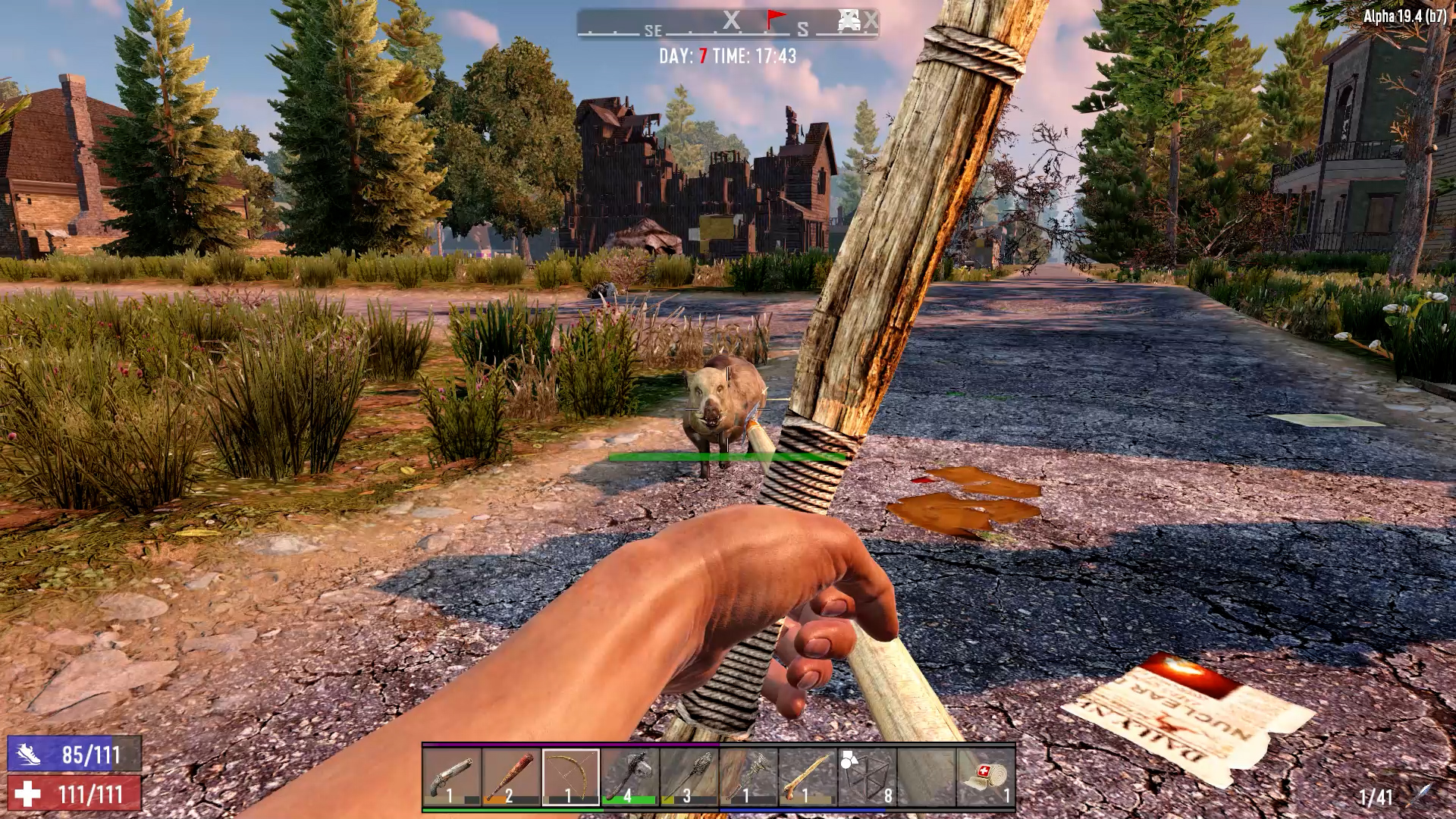Click the vehicle marker on the compass
The image size is (1456, 819).
(x=847, y=20)
